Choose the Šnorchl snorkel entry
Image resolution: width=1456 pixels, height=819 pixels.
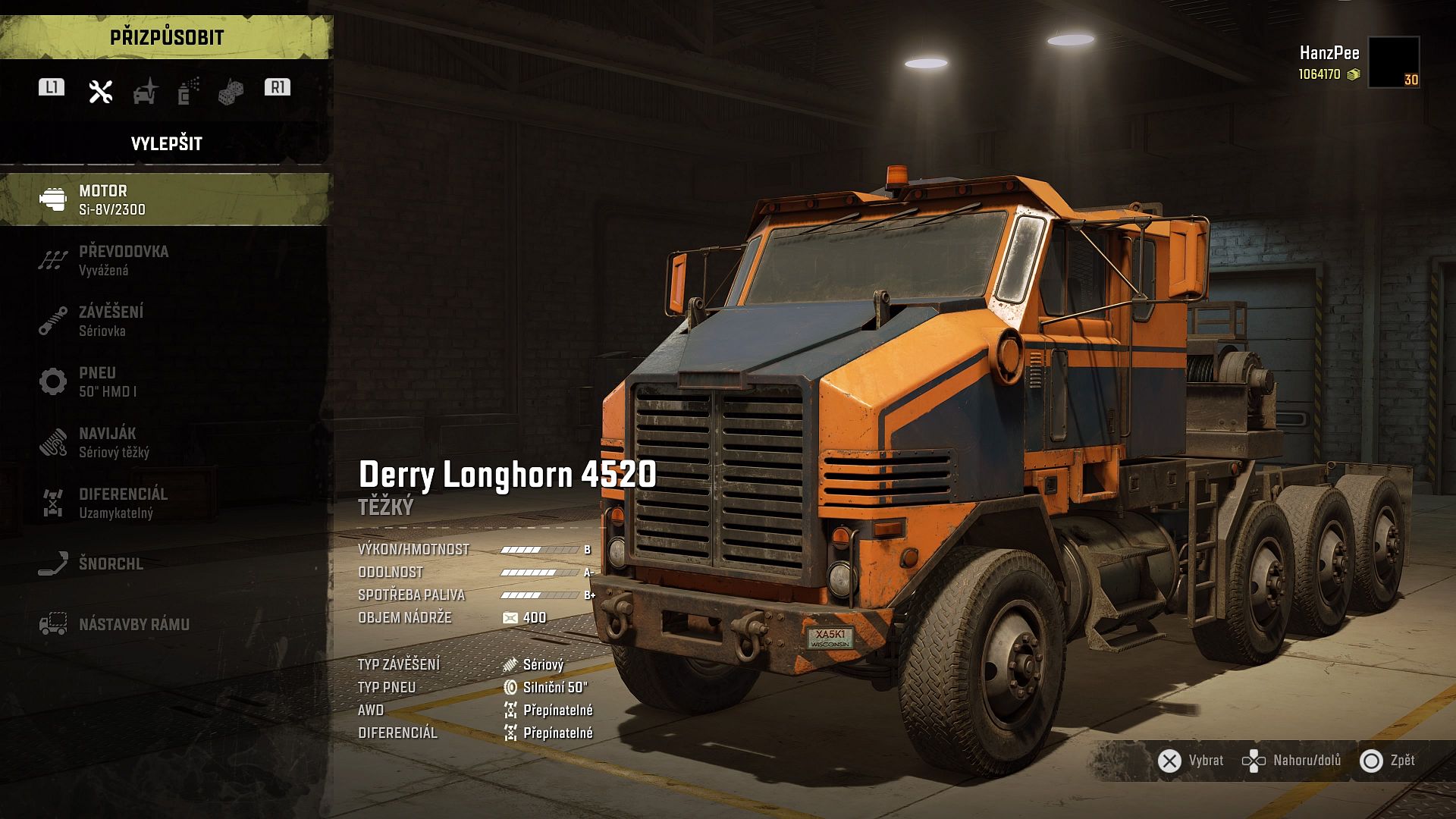(165, 563)
